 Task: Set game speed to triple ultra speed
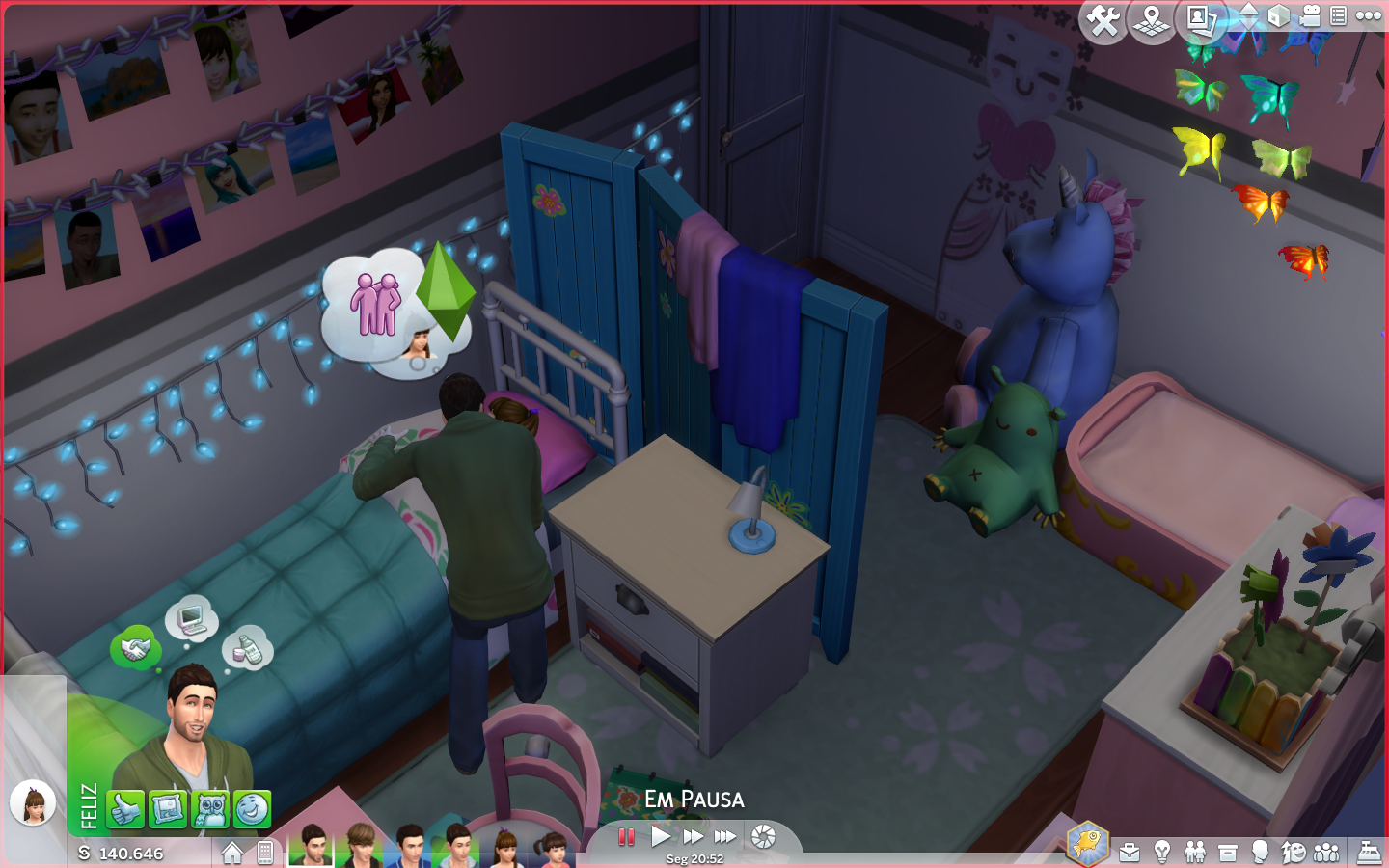pos(725,836)
